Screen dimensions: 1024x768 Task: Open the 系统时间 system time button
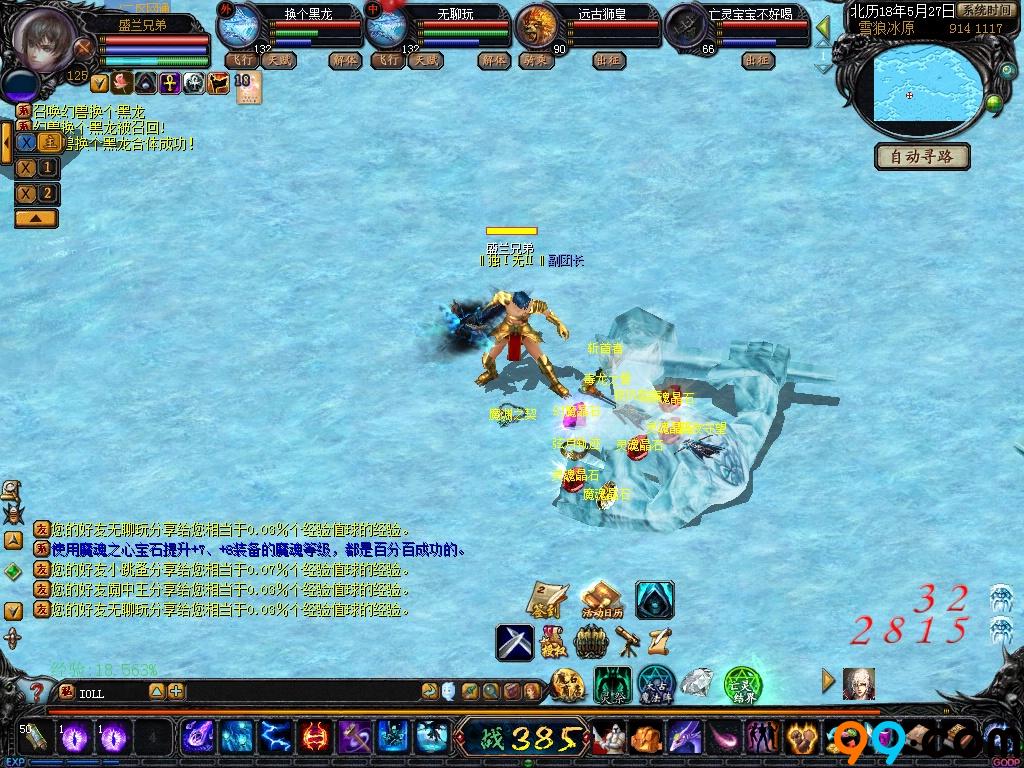(x=983, y=10)
